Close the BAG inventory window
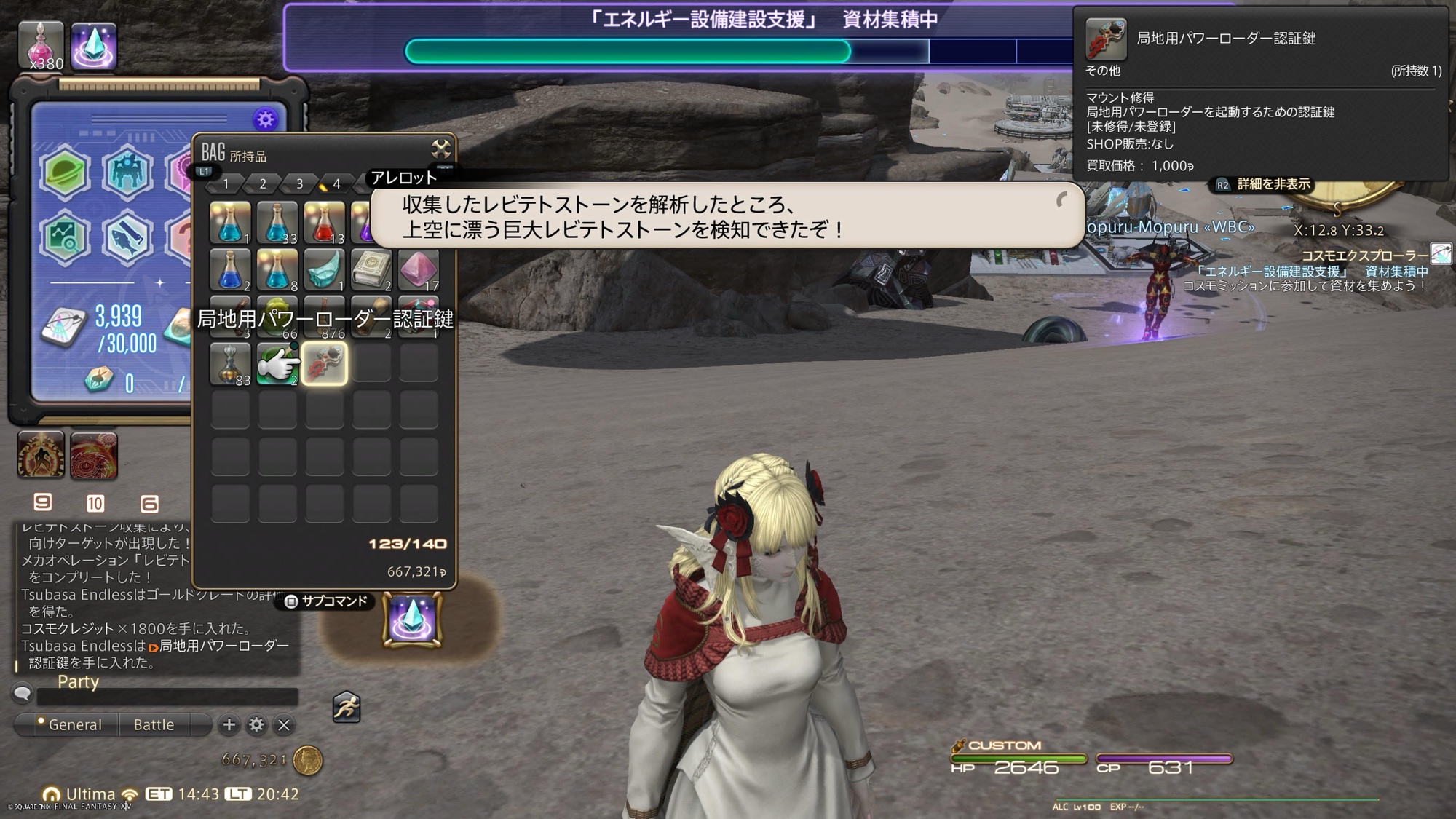The image size is (1456, 819). coord(440,149)
